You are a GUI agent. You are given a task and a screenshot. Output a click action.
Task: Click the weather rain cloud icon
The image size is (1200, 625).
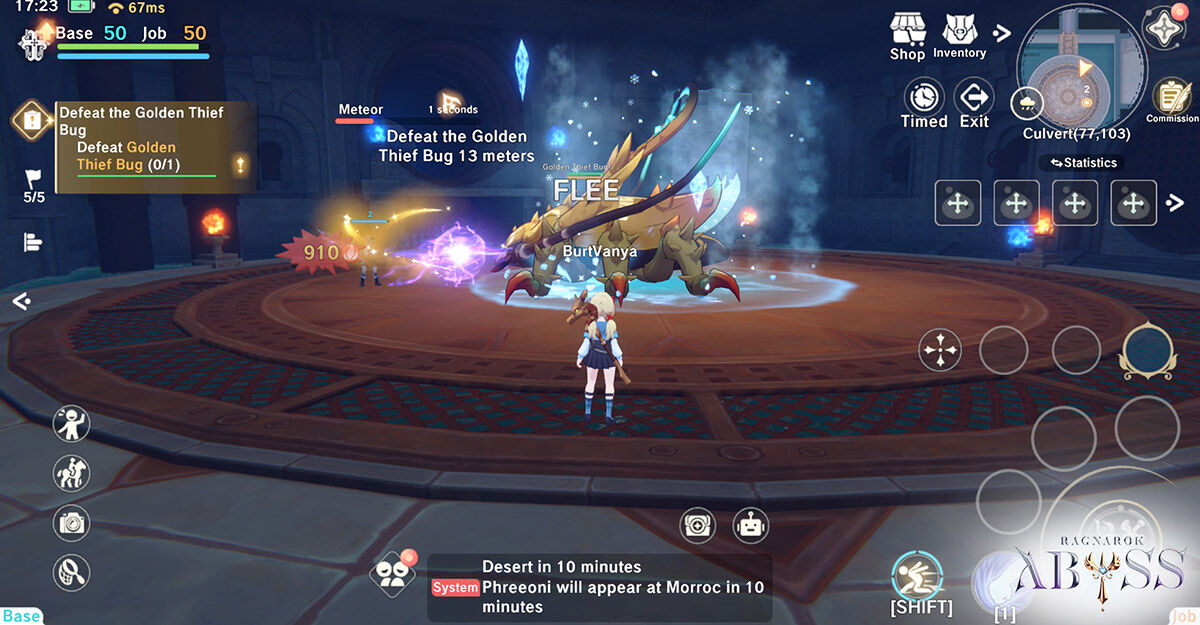1027,102
